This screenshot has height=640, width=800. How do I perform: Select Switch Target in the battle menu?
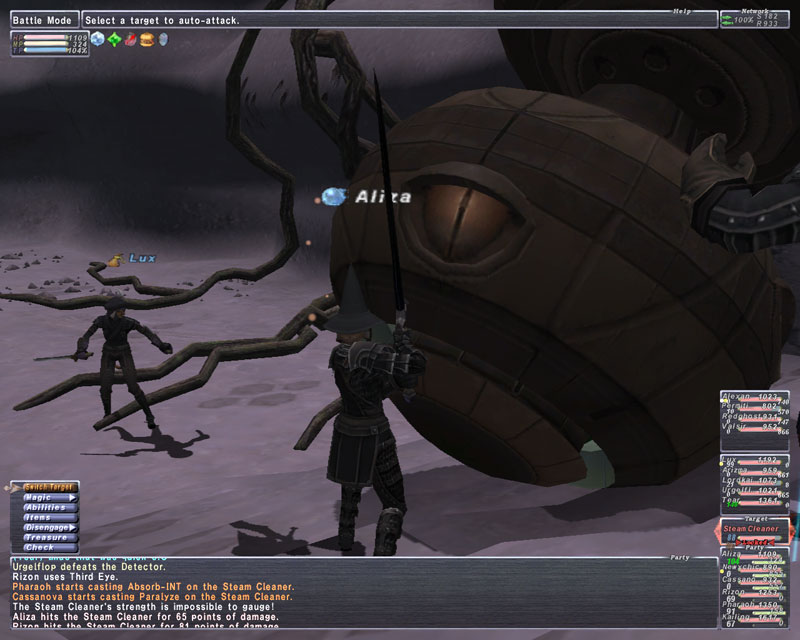[48, 486]
